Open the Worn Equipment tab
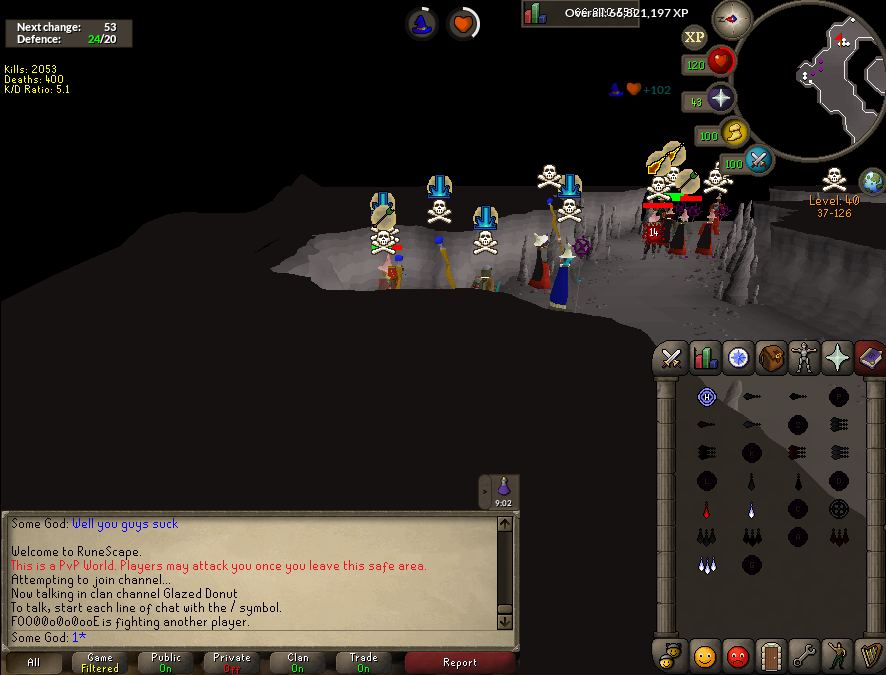Screen dimensions: 886x675 click(x=803, y=357)
